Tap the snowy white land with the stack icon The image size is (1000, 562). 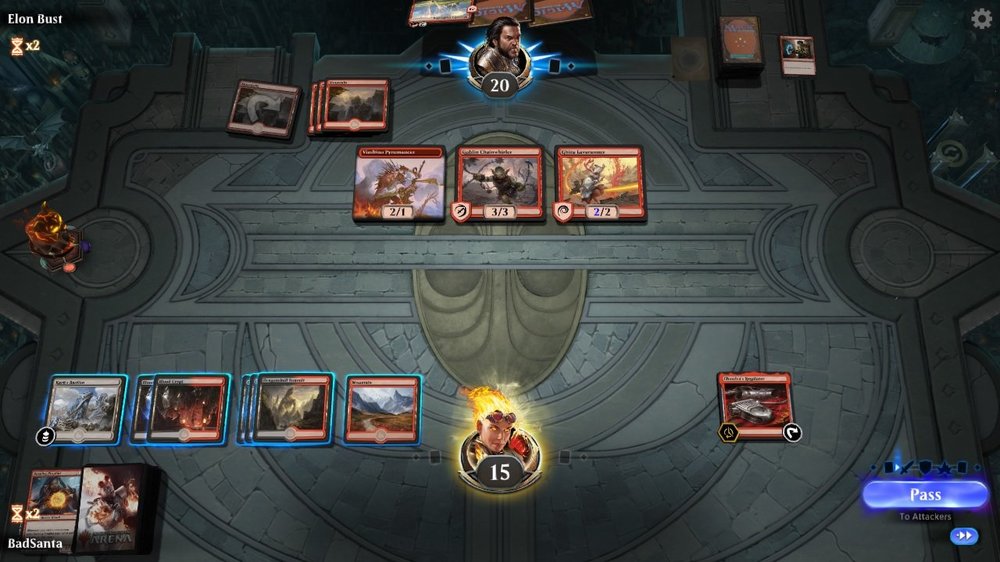(84, 408)
